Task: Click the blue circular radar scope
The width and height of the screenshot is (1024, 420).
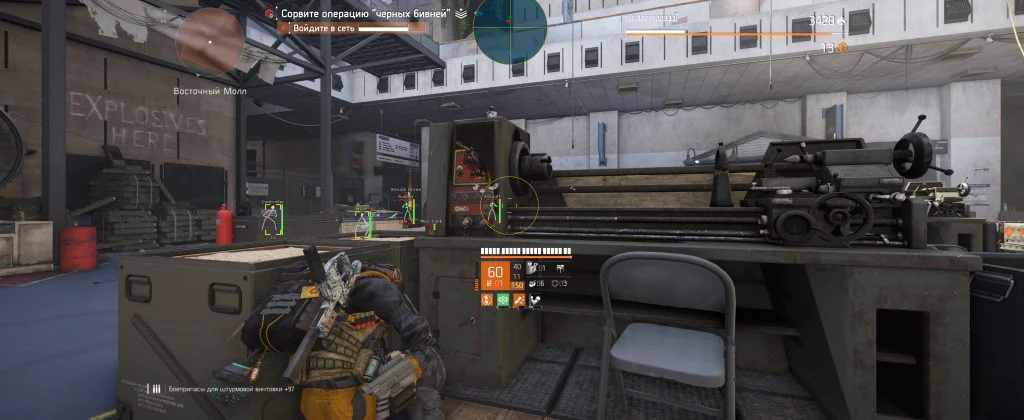Action: 510,30
